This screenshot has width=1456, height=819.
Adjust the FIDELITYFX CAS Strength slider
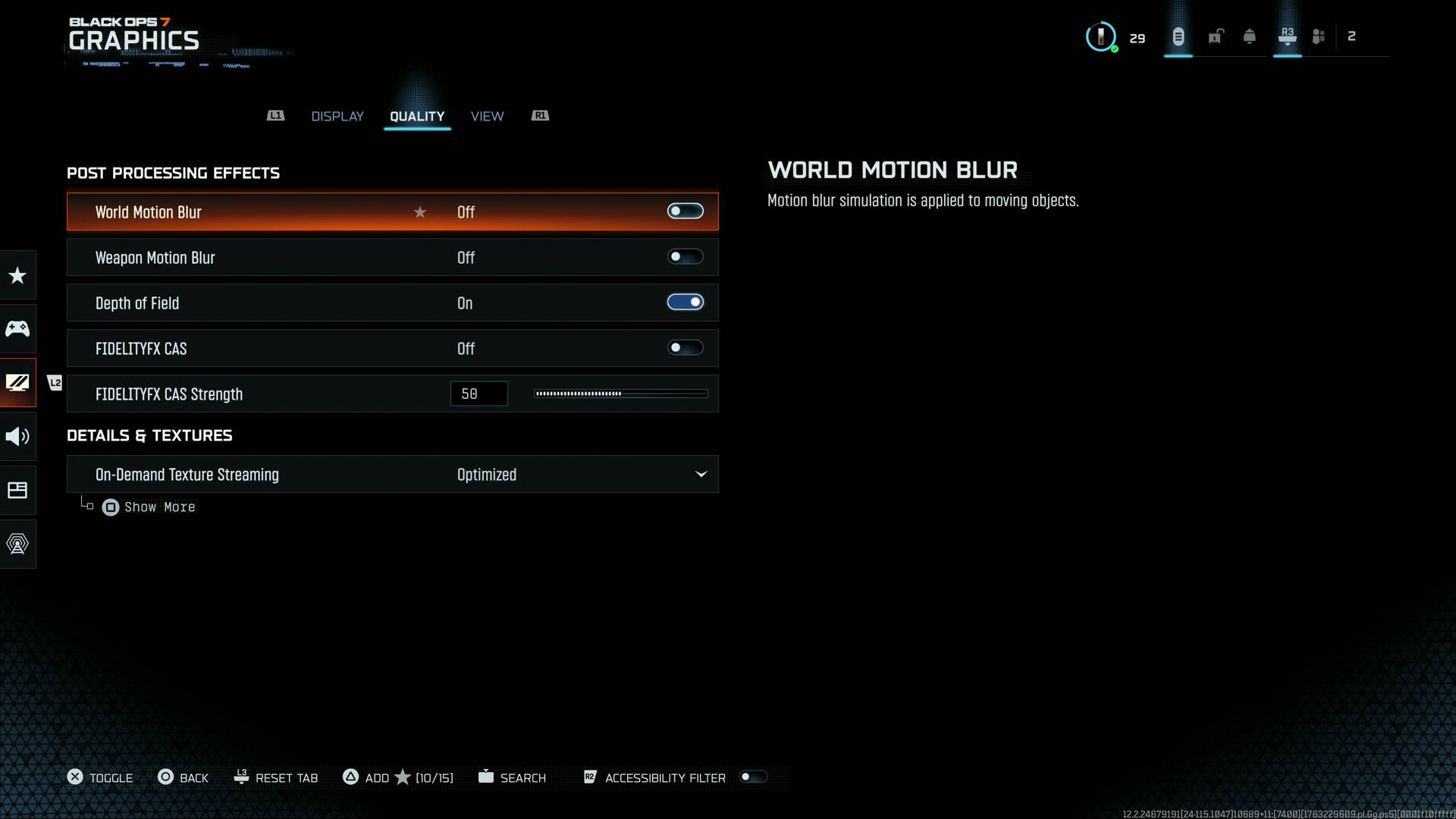620,394
